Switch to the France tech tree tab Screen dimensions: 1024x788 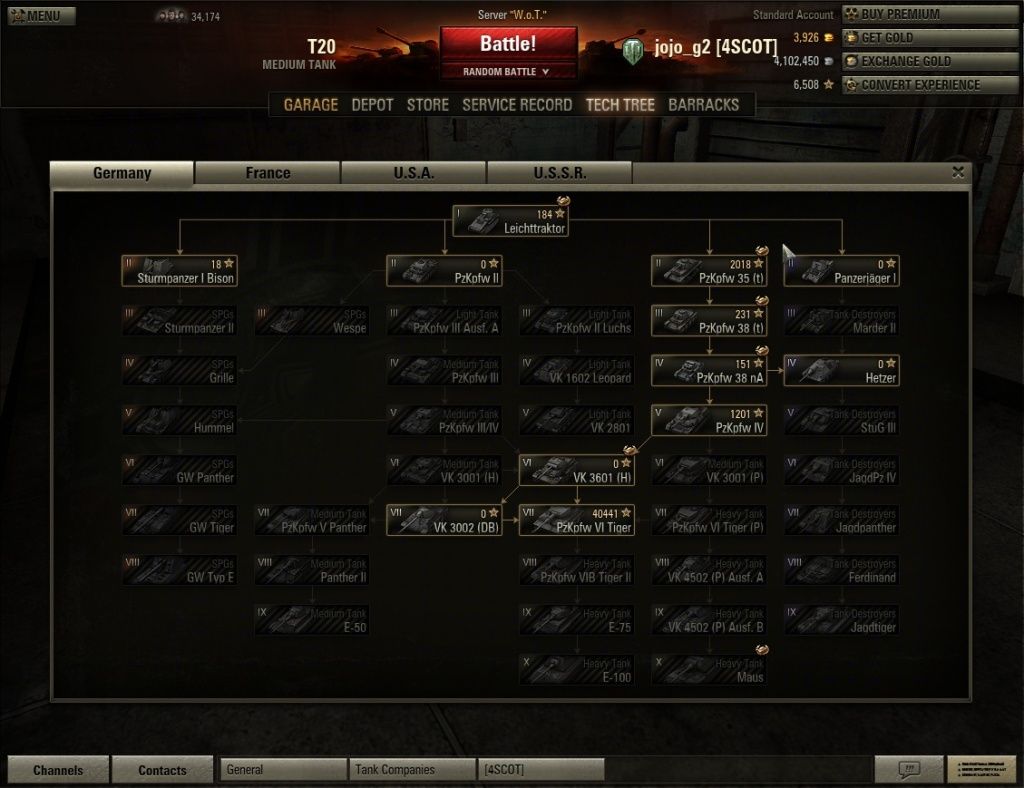[x=268, y=173]
